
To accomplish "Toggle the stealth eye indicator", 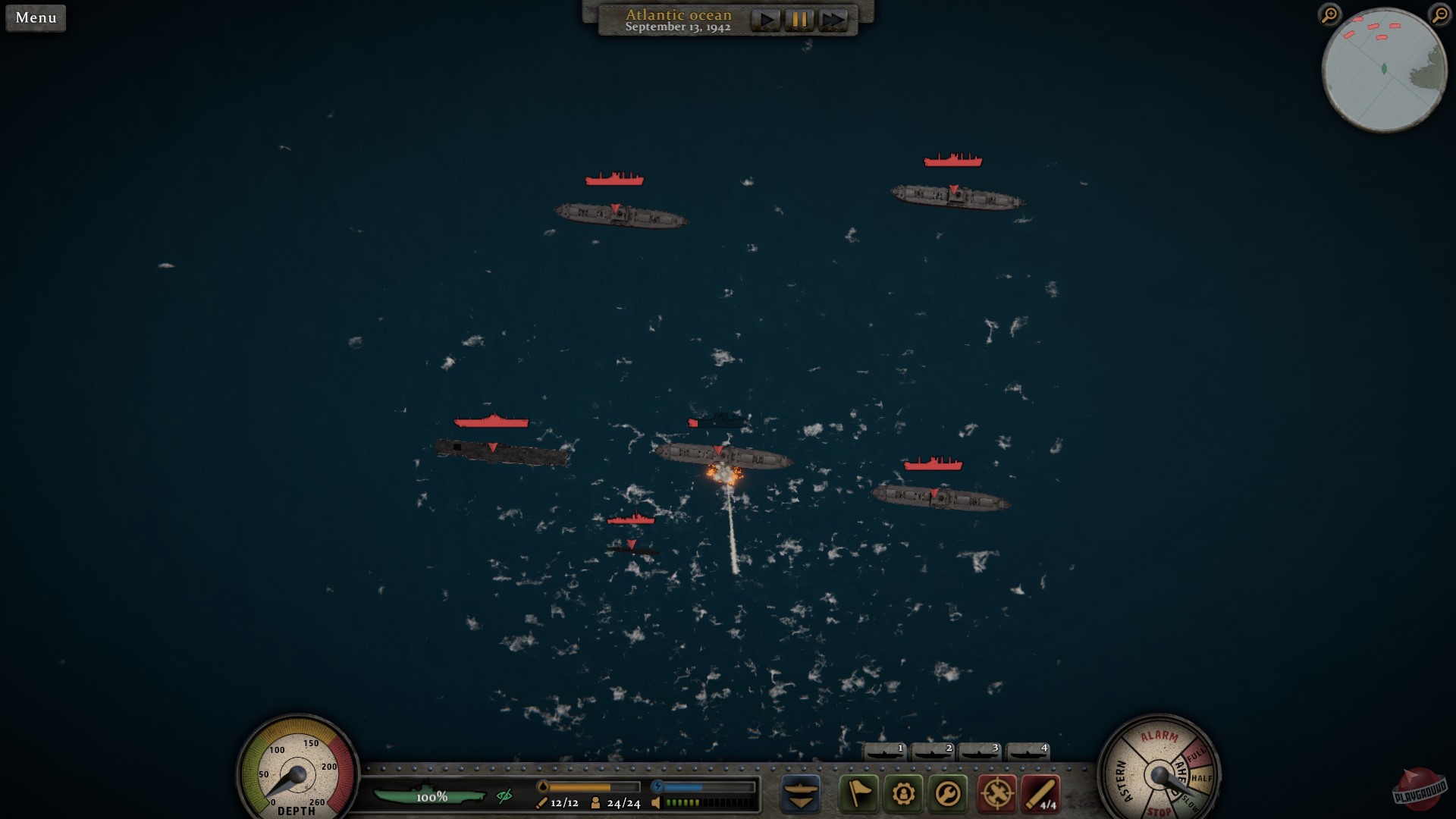I will click(504, 796).
